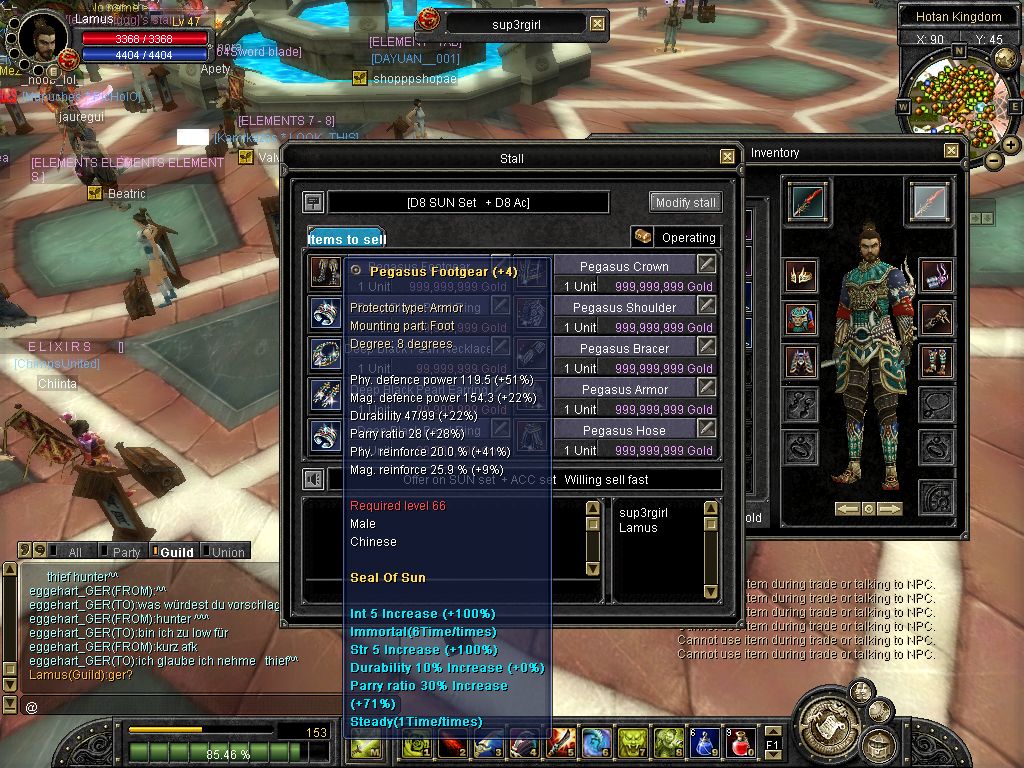Select the Pegasus Footgear item icon
The width and height of the screenshot is (1024, 768).
click(325, 272)
